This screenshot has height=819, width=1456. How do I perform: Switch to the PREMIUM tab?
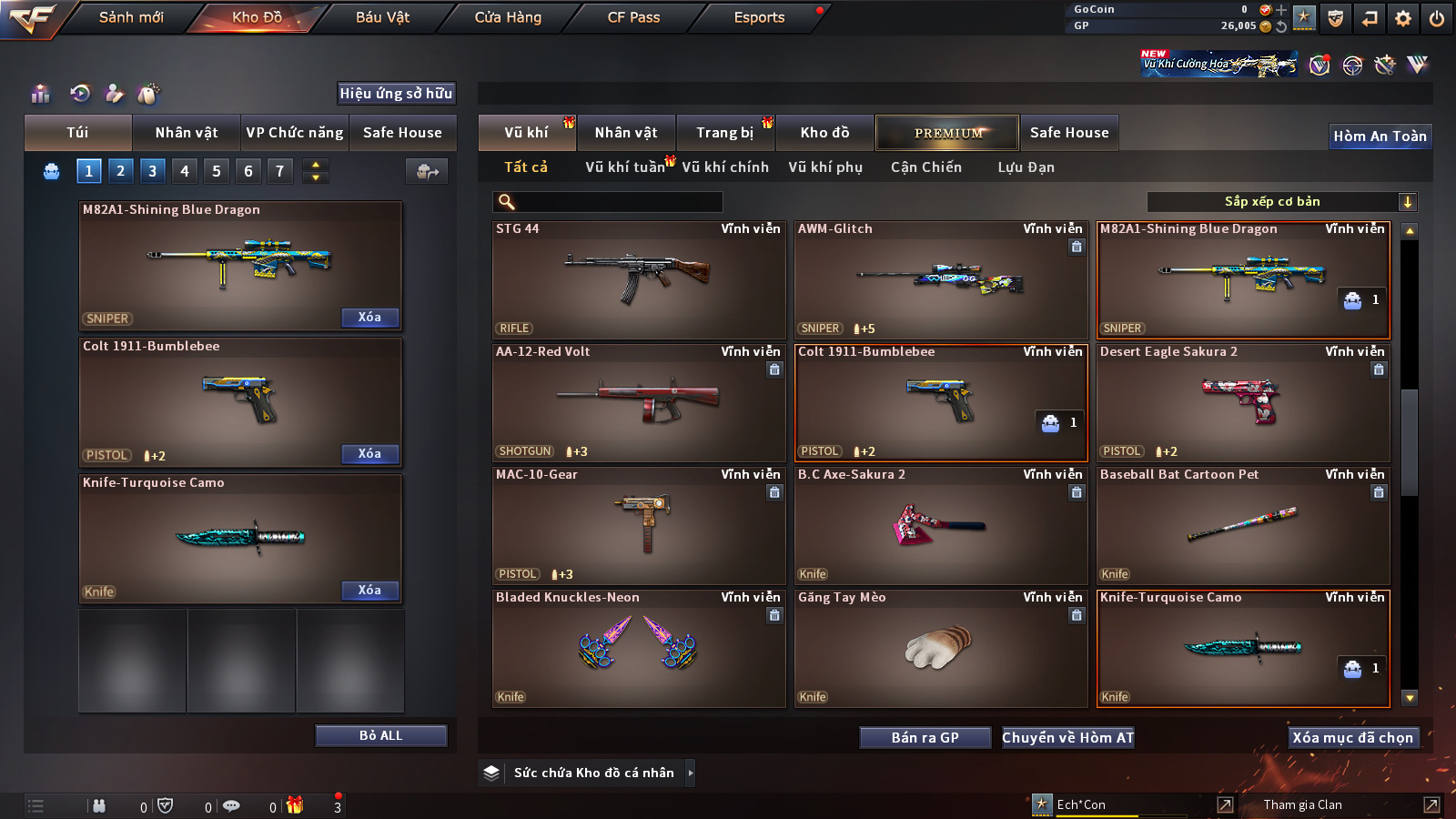tap(947, 133)
